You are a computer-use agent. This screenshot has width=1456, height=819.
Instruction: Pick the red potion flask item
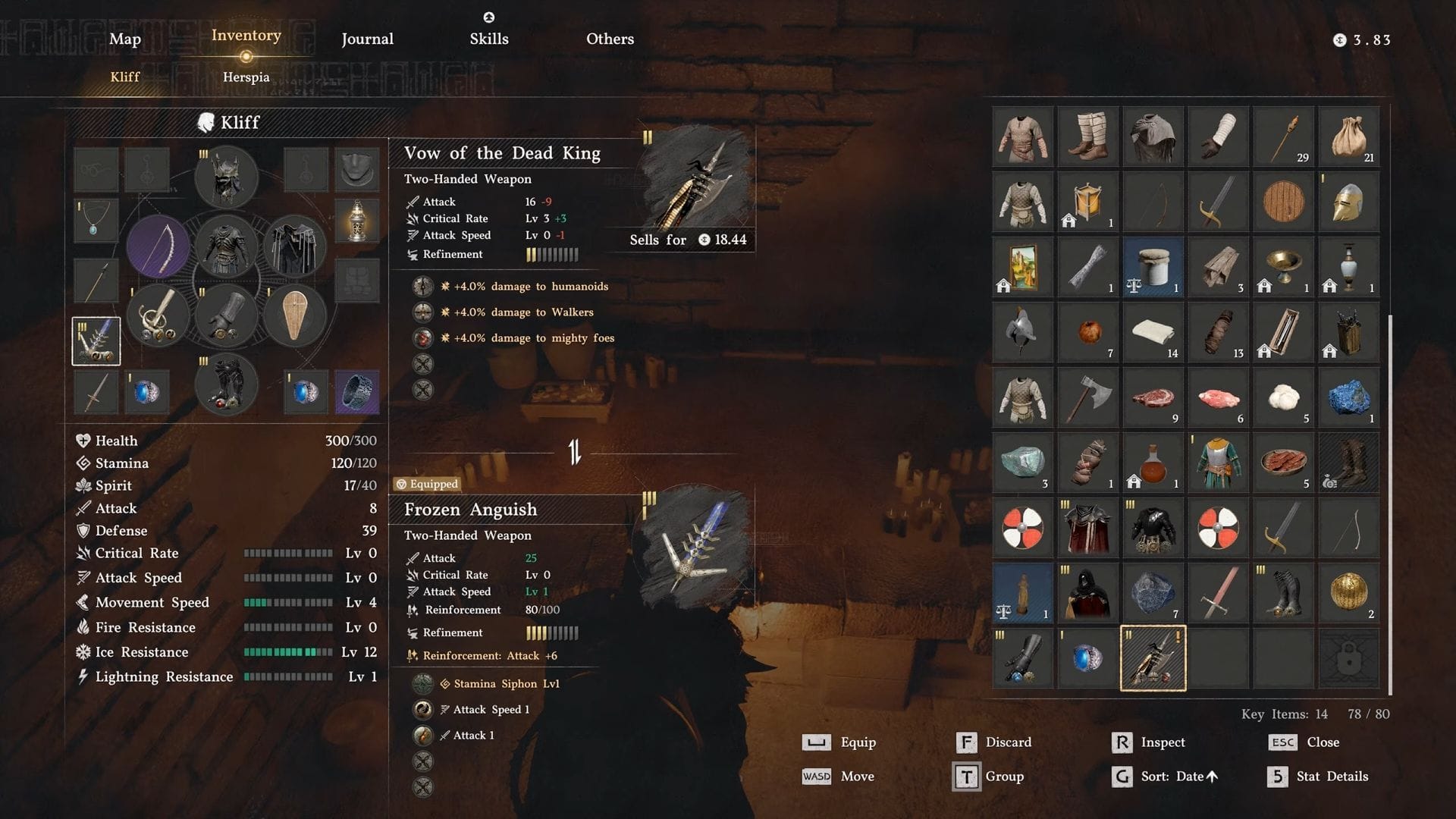[x=1153, y=463]
